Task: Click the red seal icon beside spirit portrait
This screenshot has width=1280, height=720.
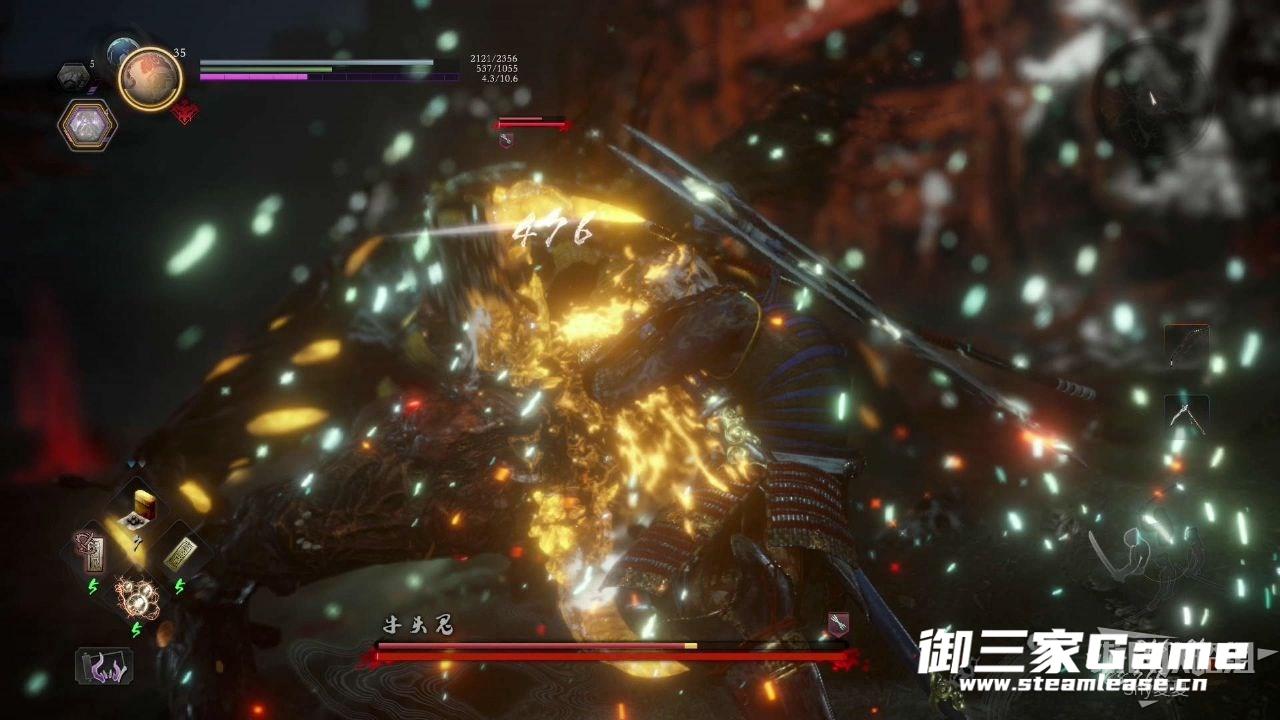Action: point(184,111)
